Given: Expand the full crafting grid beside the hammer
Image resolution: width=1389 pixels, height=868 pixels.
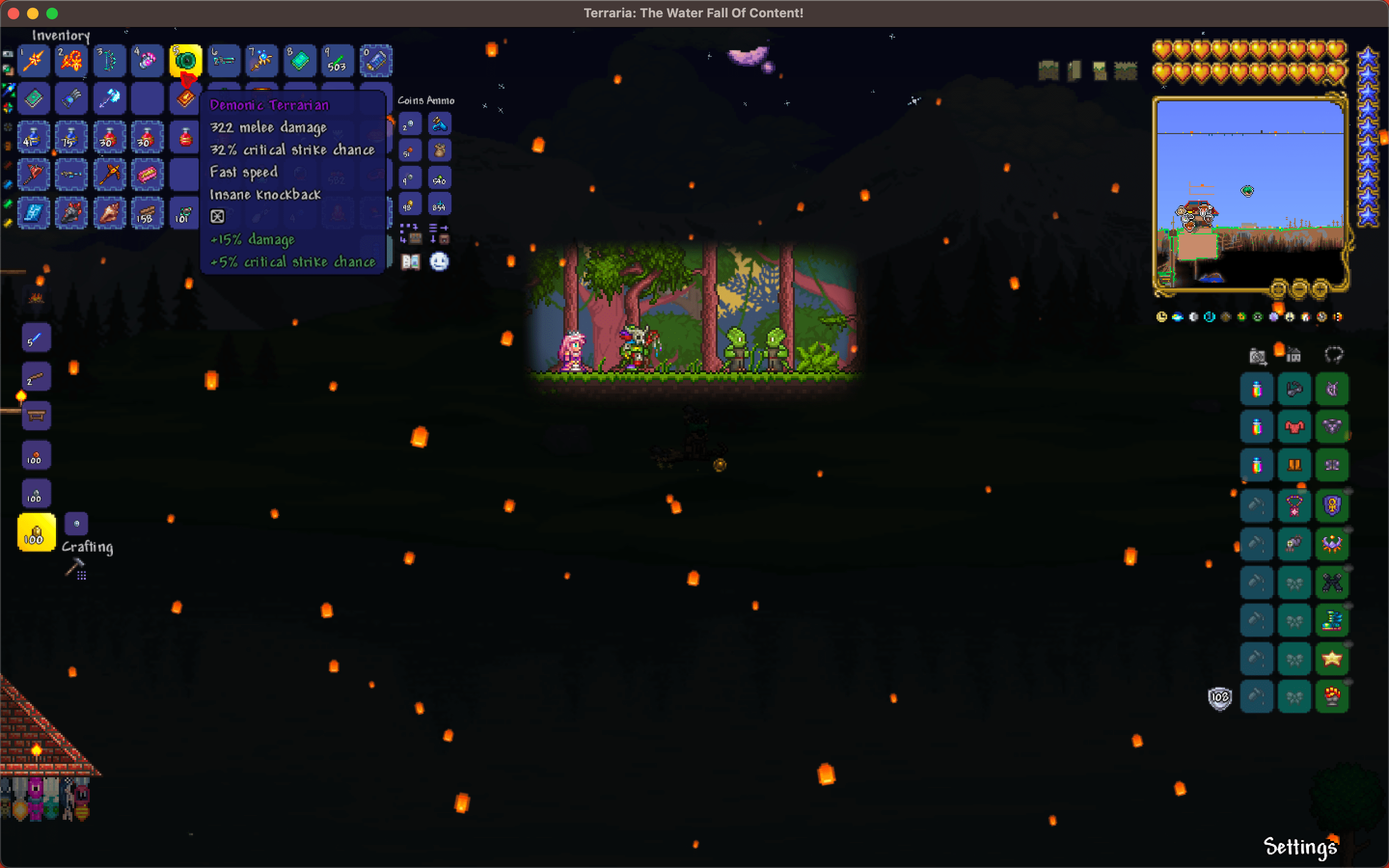Looking at the screenshot, I should [82, 576].
